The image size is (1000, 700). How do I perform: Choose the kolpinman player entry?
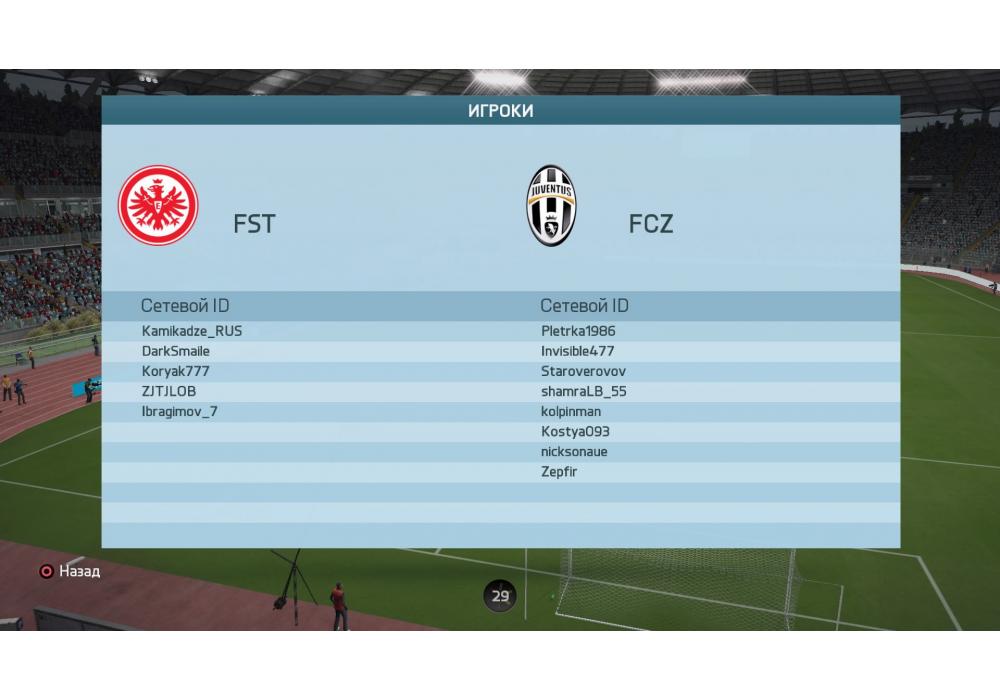click(x=571, y=411)
